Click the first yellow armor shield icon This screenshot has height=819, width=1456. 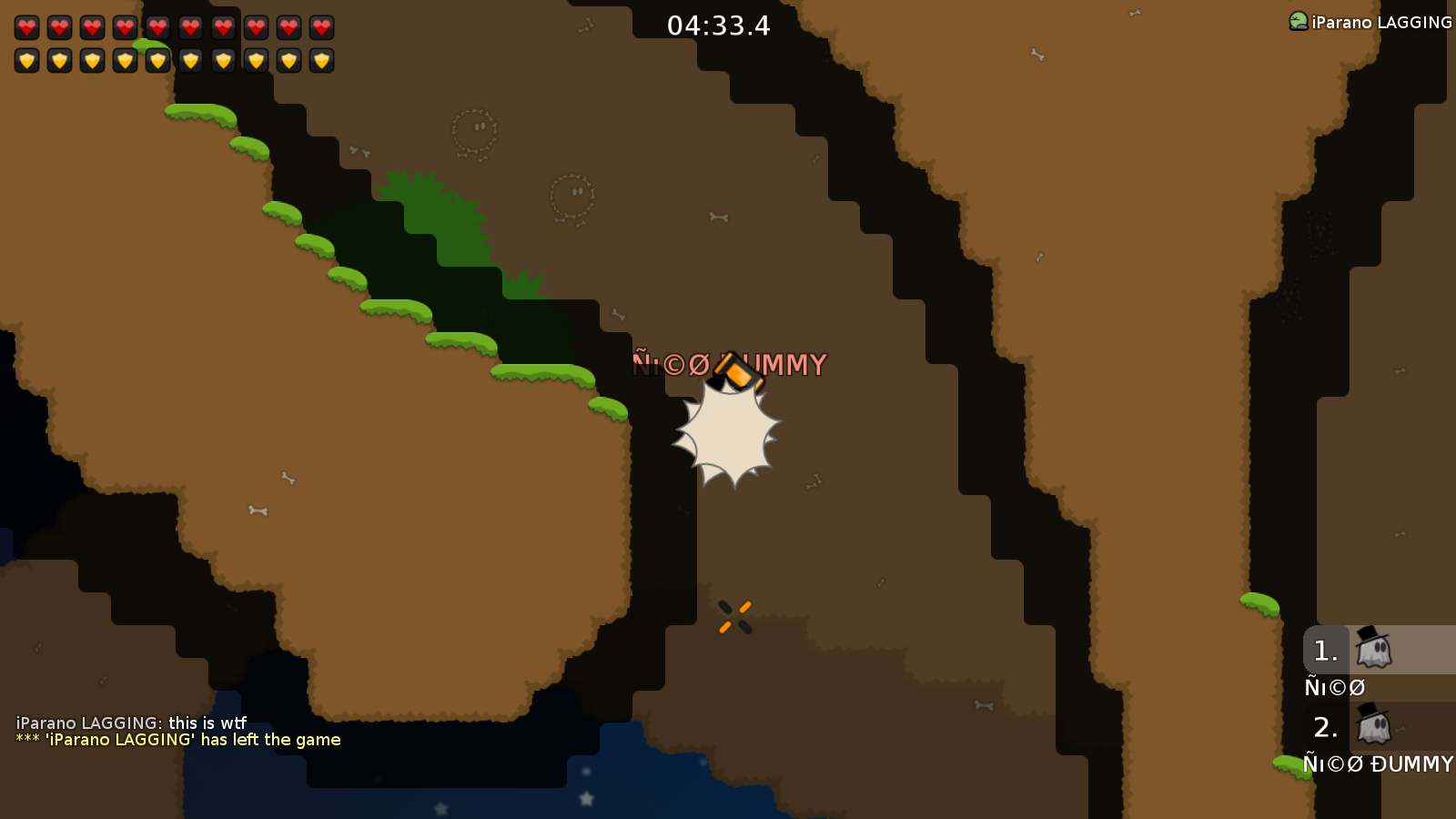(x=27, y=60)
